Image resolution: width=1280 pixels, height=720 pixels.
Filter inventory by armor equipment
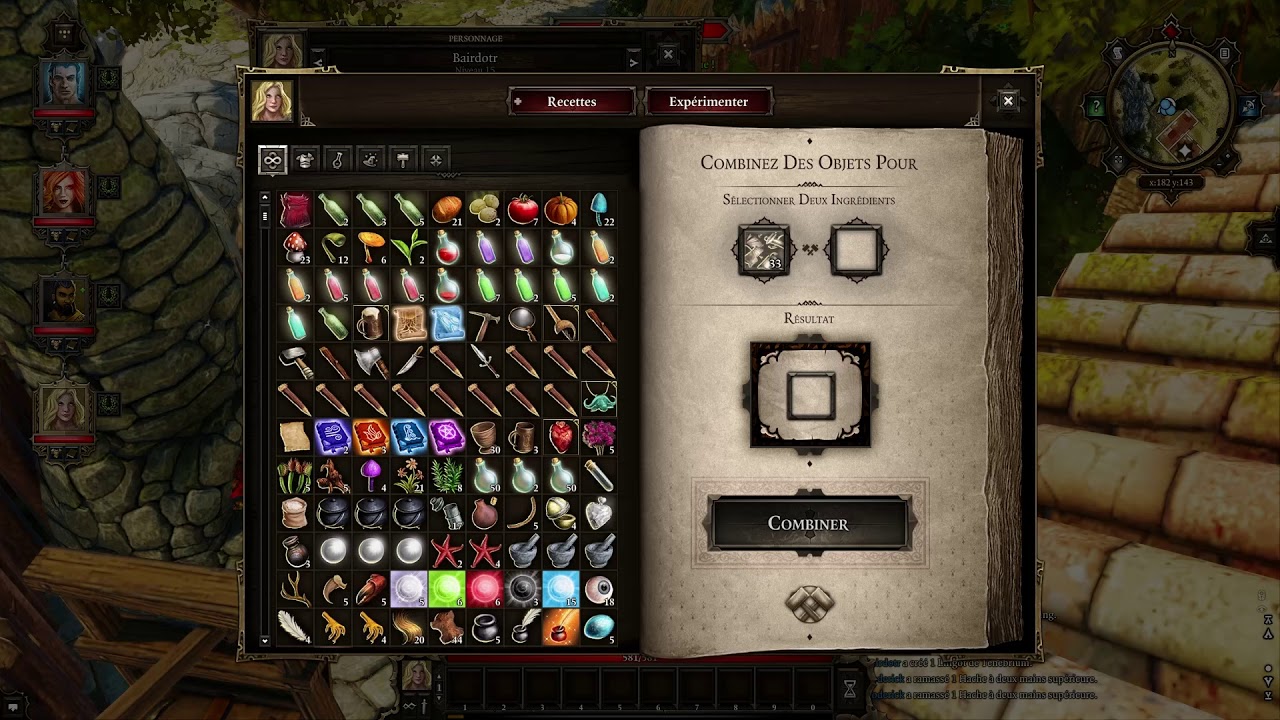[305, 160]
